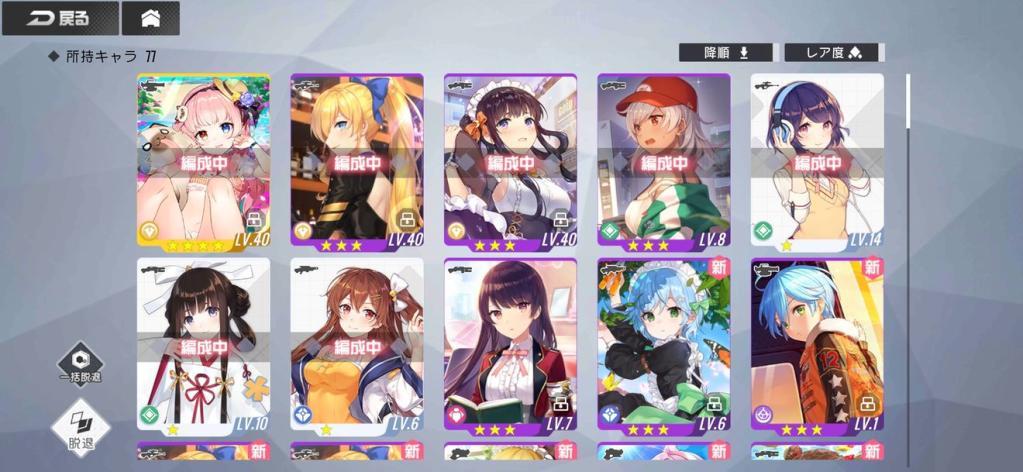
Task: Click the character list scrollbar
Action: pyautogui.click(x=908, y=100)
